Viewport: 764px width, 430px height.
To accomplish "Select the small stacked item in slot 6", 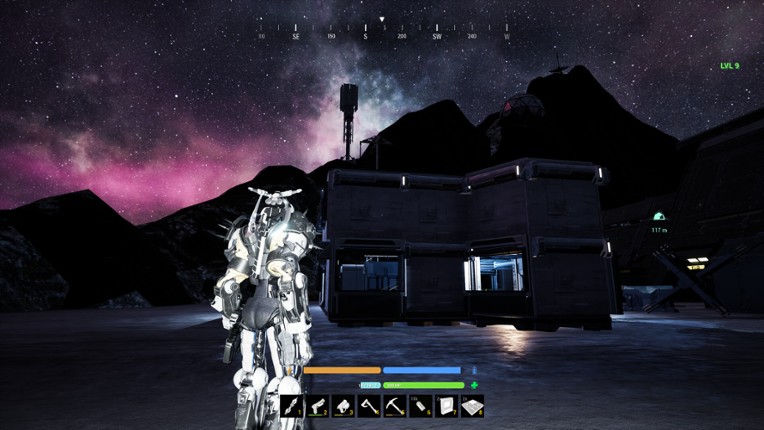I will coord(421,406).
